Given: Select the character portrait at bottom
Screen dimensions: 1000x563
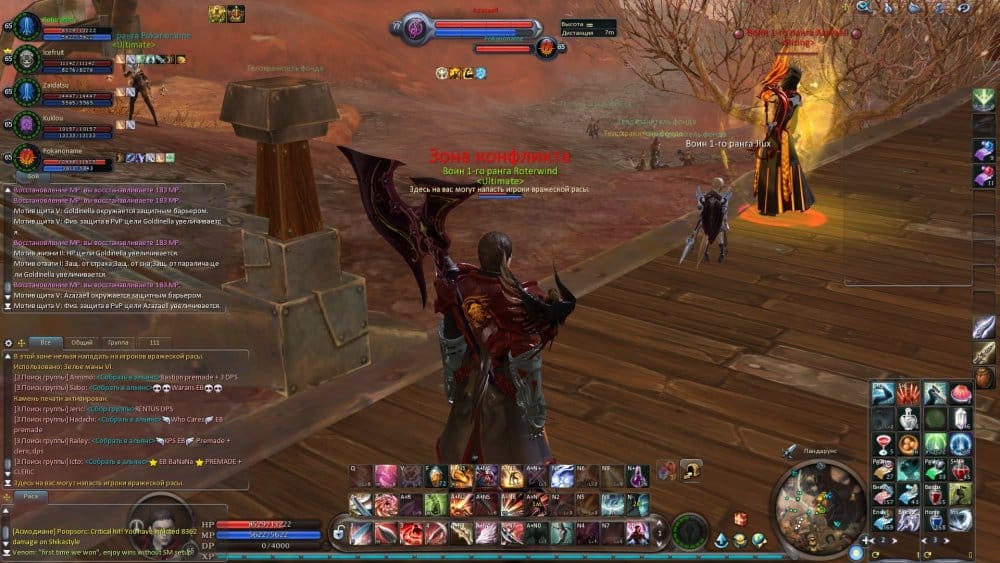Looking at the screenshot, I should coord(689,528).
